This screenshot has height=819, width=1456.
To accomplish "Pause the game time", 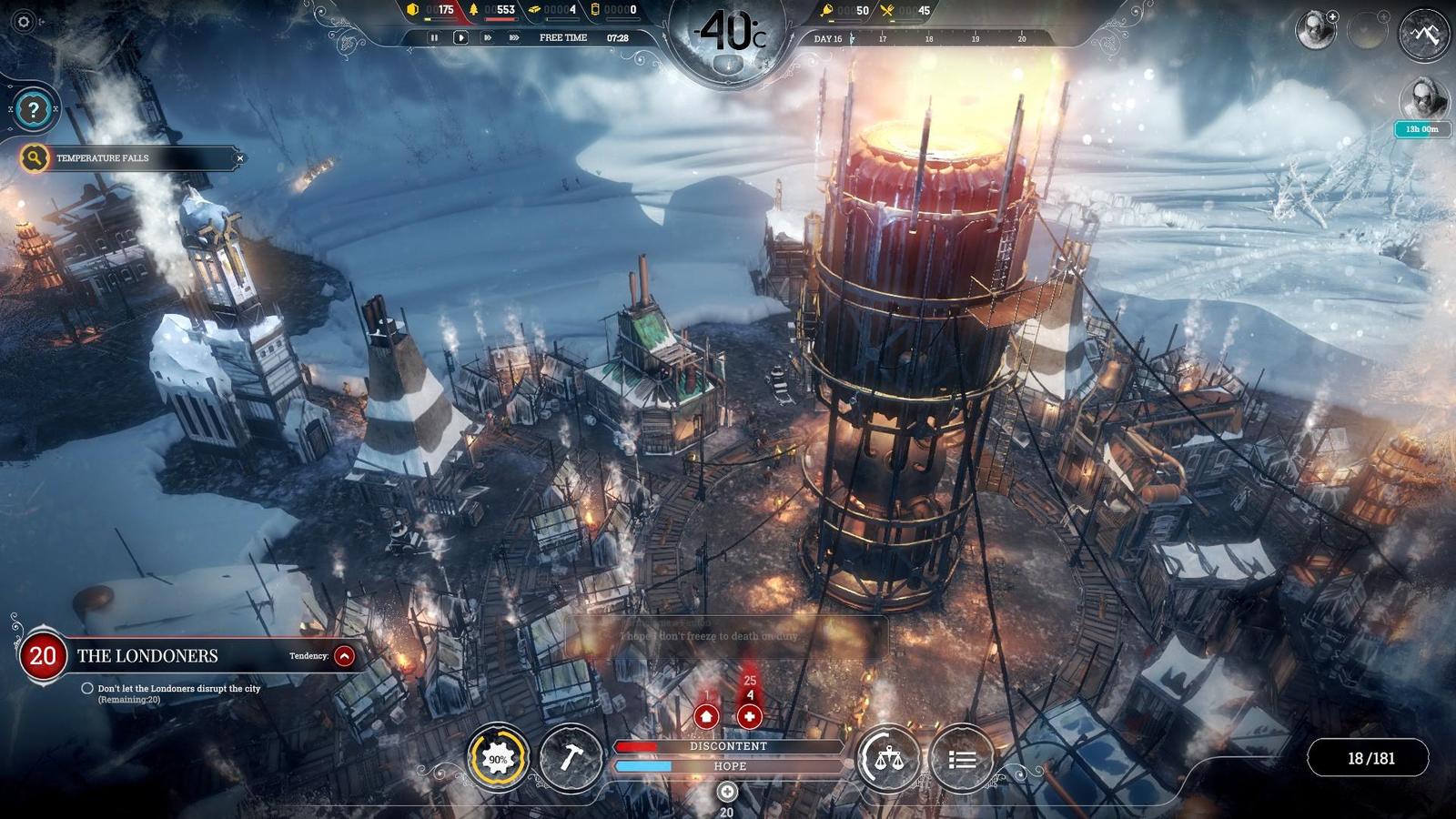I will [x=434, y=37].
